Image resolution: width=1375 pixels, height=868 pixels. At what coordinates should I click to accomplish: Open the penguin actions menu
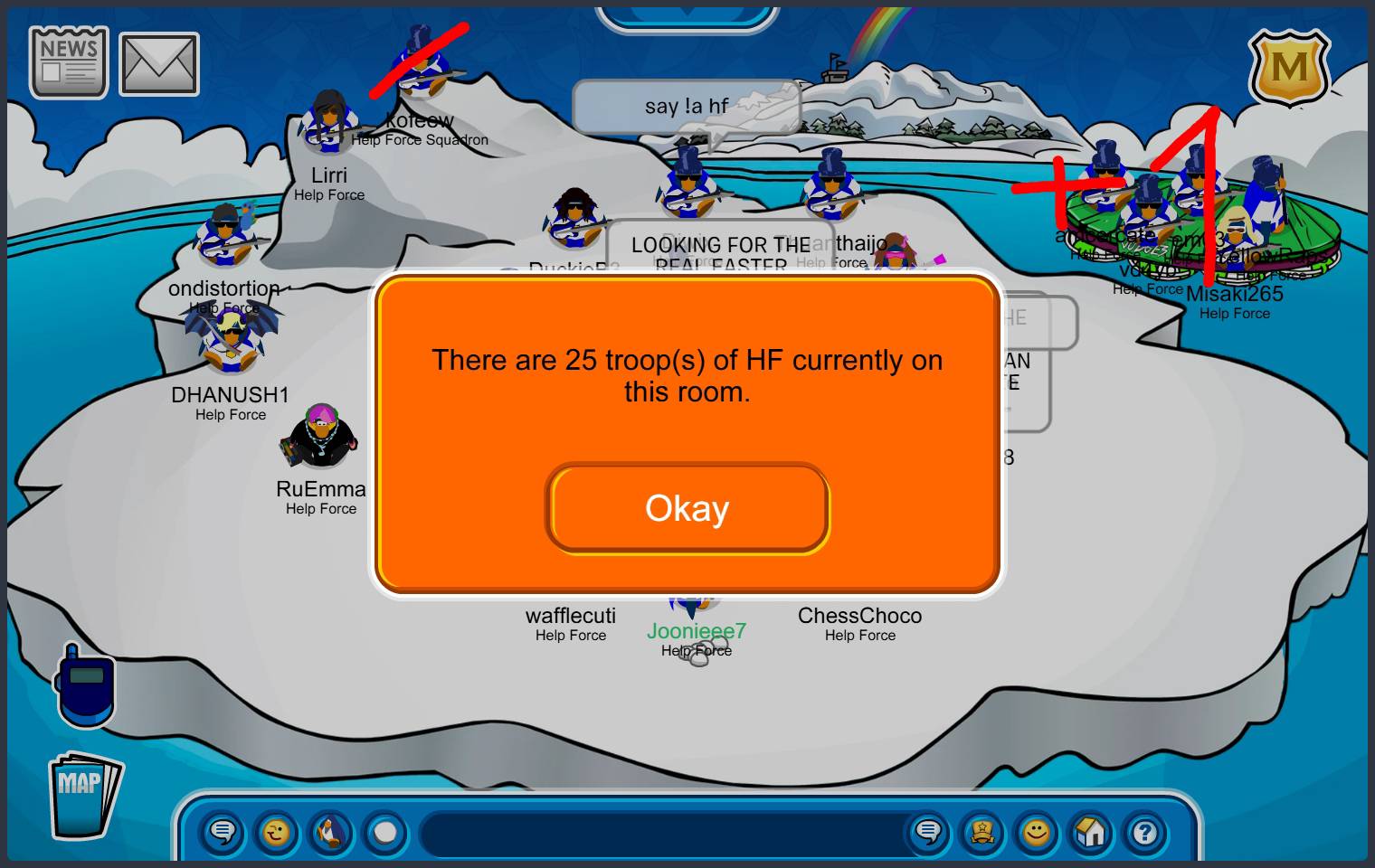click(x=331, y=832)
